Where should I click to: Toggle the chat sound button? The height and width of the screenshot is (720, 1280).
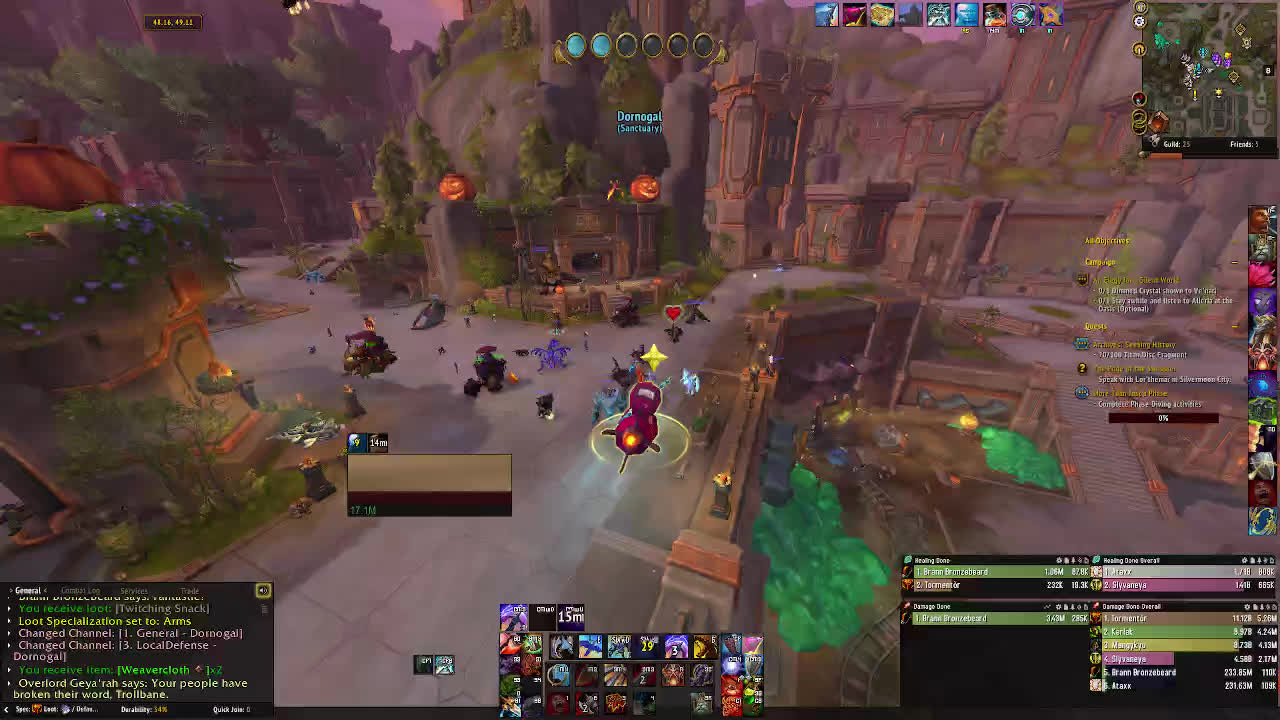[263, 591]
